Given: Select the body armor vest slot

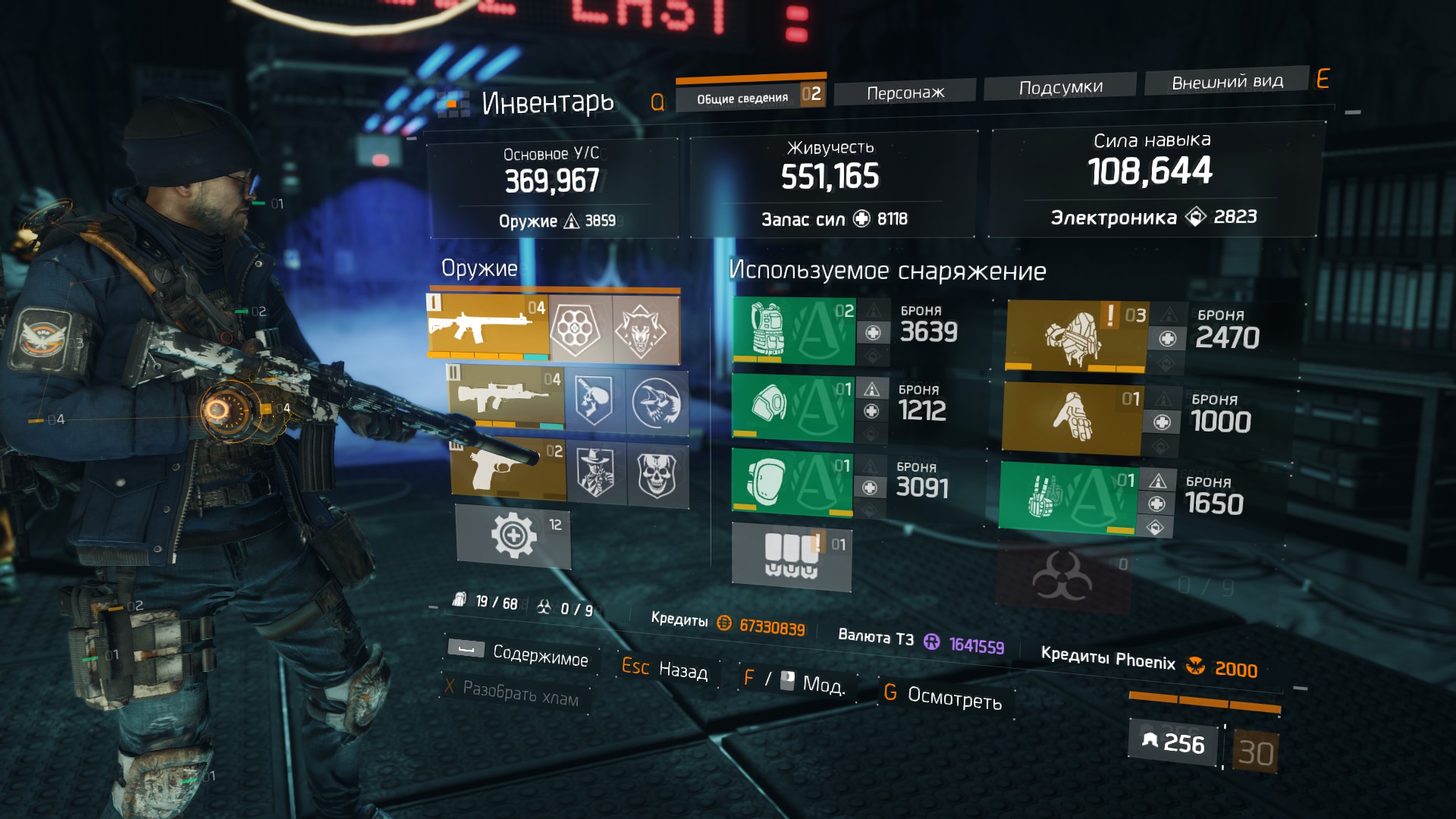Looking at the screenshot, I should click(x=793, y=331).
